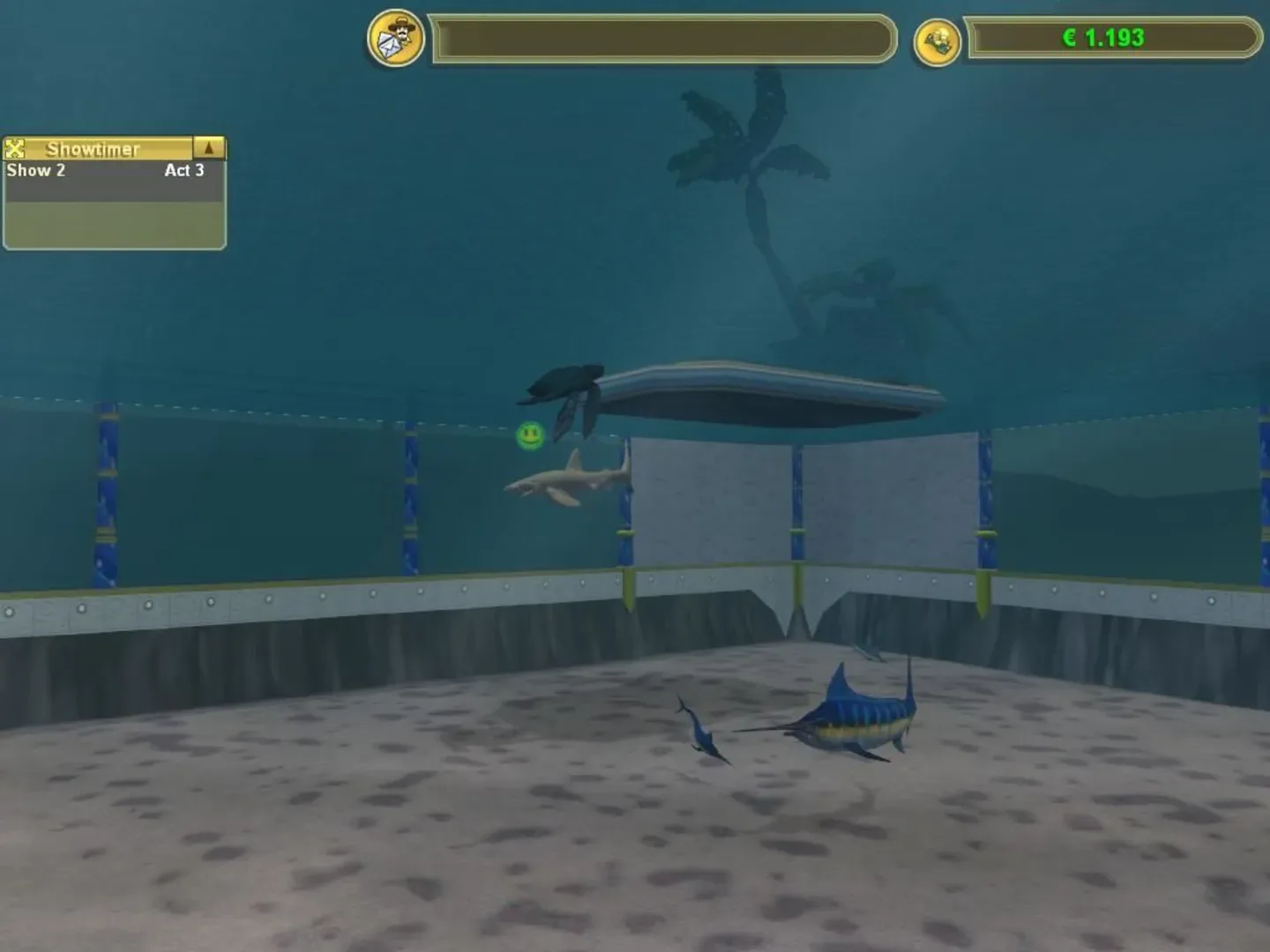The image size is (1270, 952).
Task: Collapse the Showtimer panel with its arrow toggle
Action: point(209,148)
